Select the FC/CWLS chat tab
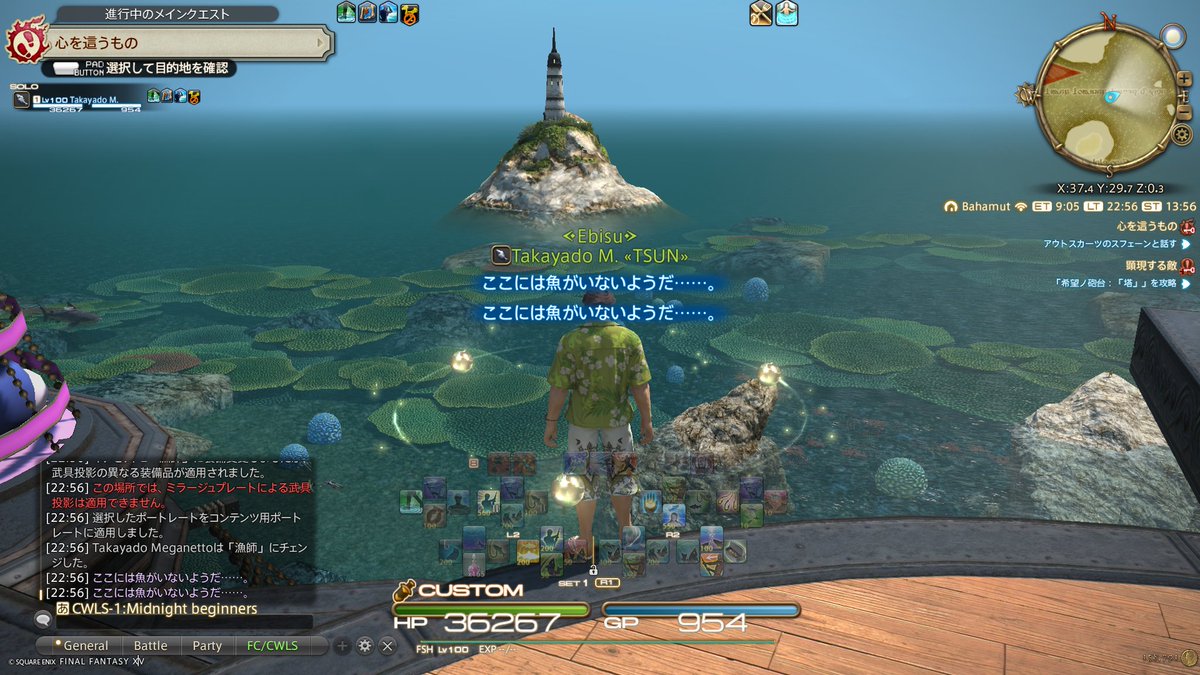 coord(272,645)
